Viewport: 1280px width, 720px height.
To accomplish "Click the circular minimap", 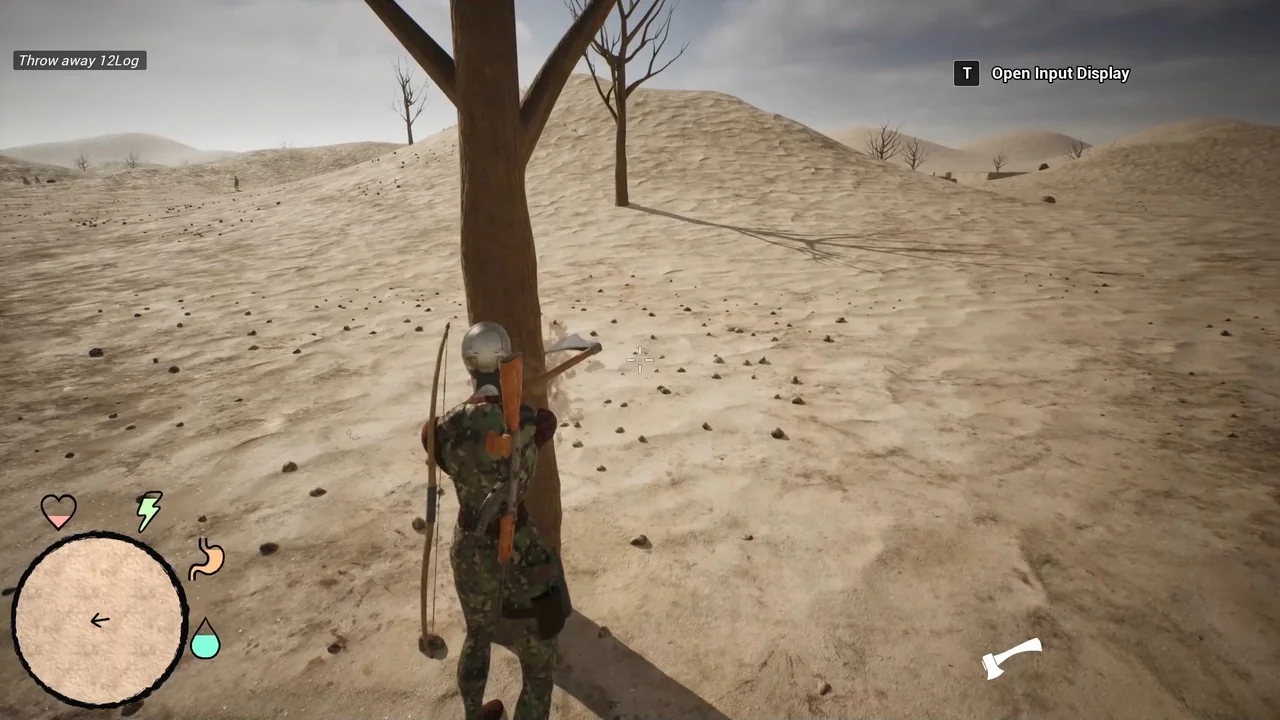I will 99,619.
